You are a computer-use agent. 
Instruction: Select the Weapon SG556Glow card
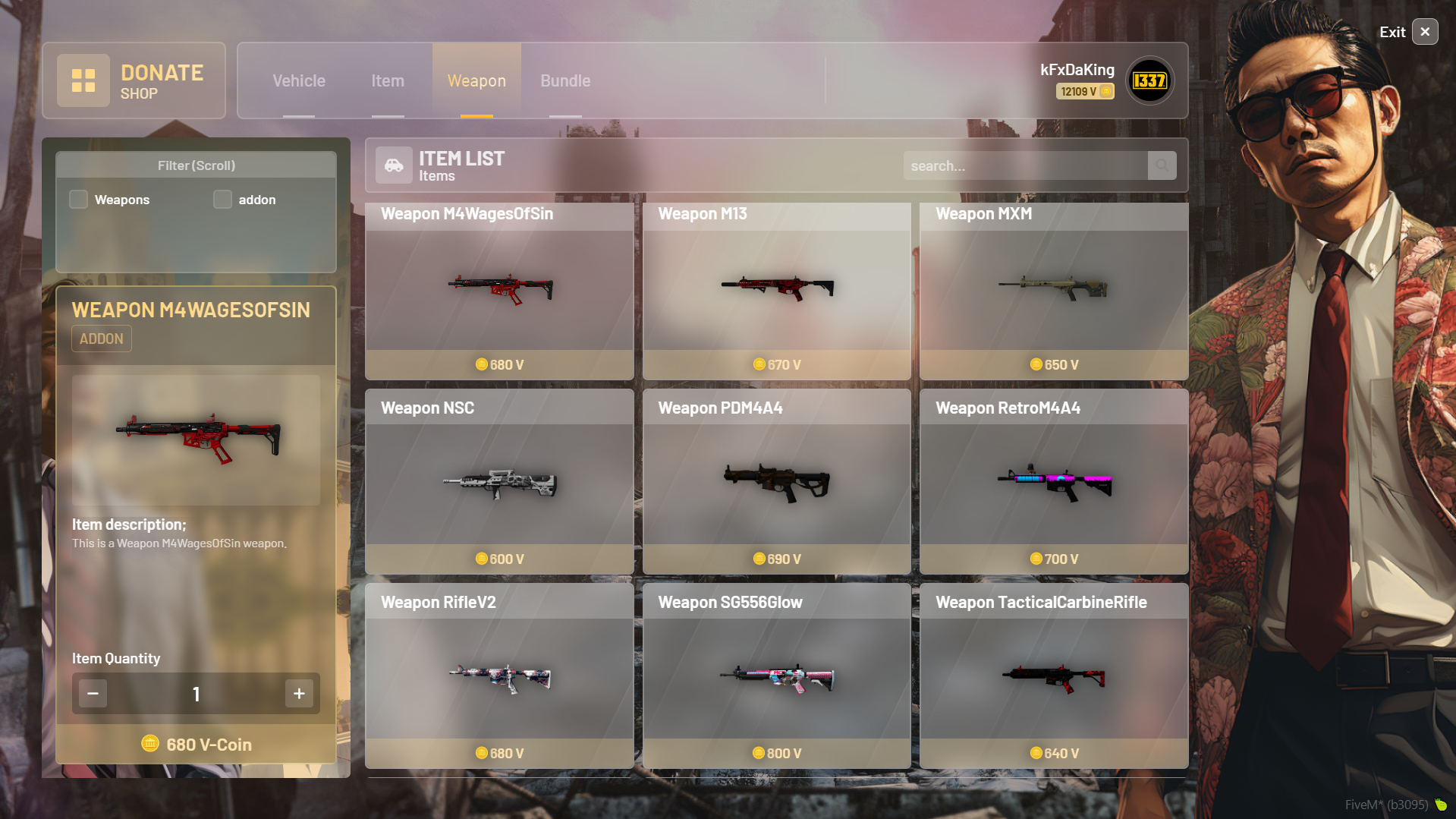(776, 676)
